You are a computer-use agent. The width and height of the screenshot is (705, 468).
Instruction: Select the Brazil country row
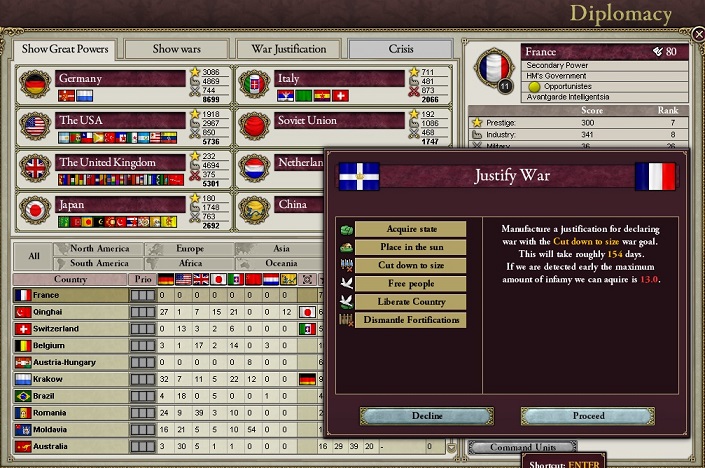[70, 397]
